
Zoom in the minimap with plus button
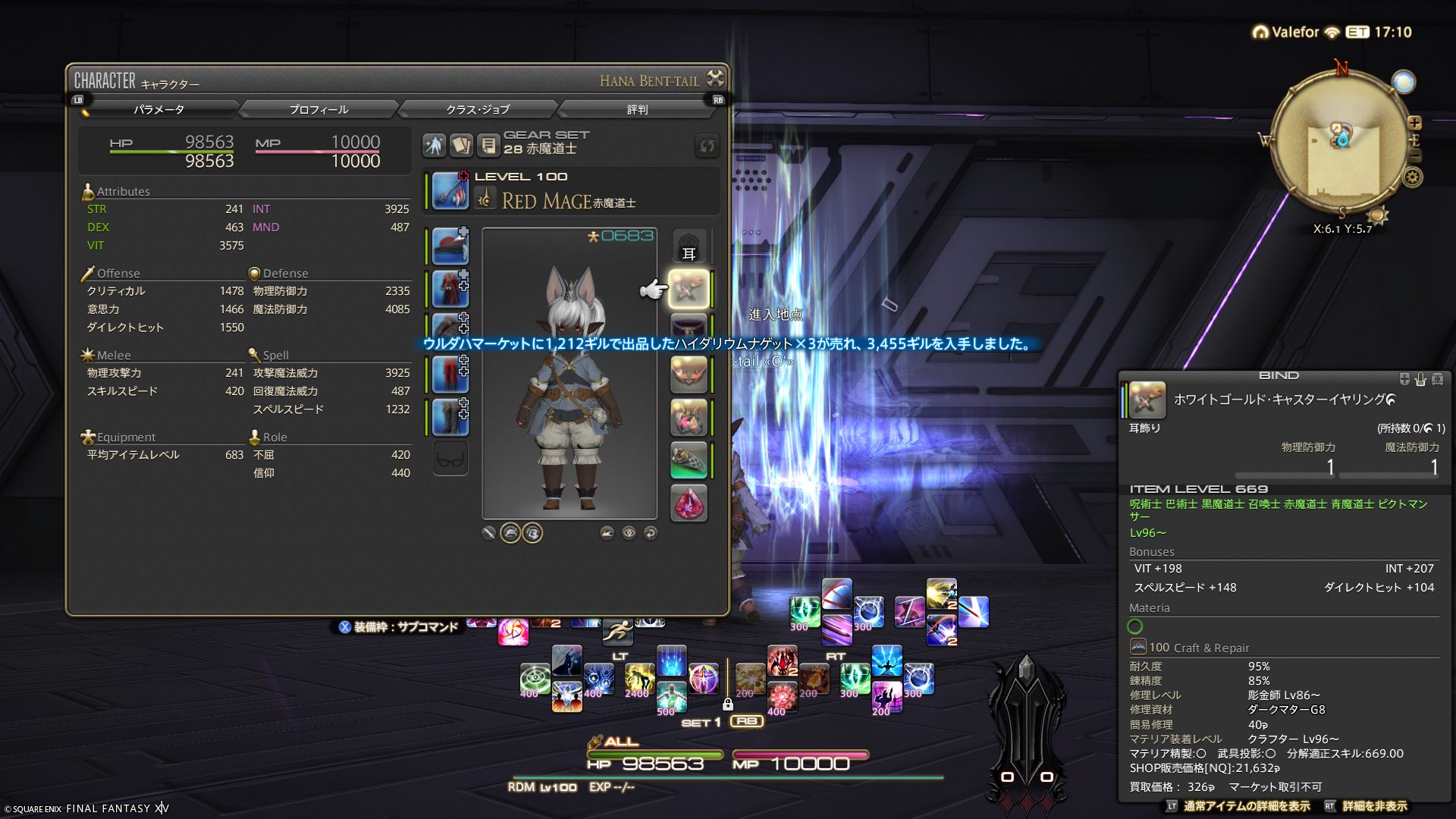pyautogui.click(x=1414, y=123)
